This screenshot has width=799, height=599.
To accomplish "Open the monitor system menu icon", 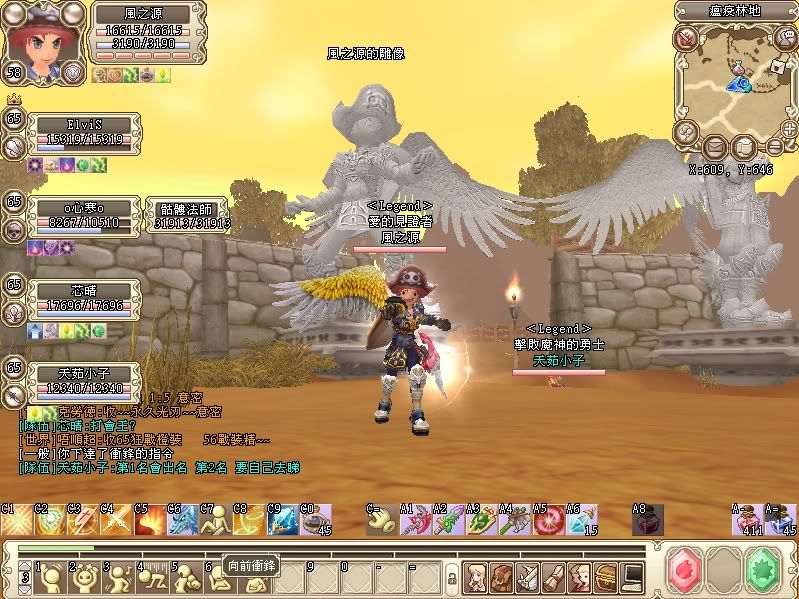I will click(632, 576).
